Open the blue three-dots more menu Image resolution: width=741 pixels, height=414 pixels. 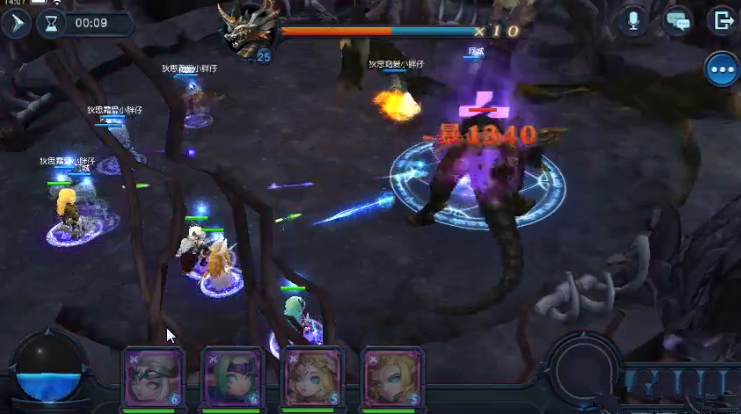click(x=721, y=69)
